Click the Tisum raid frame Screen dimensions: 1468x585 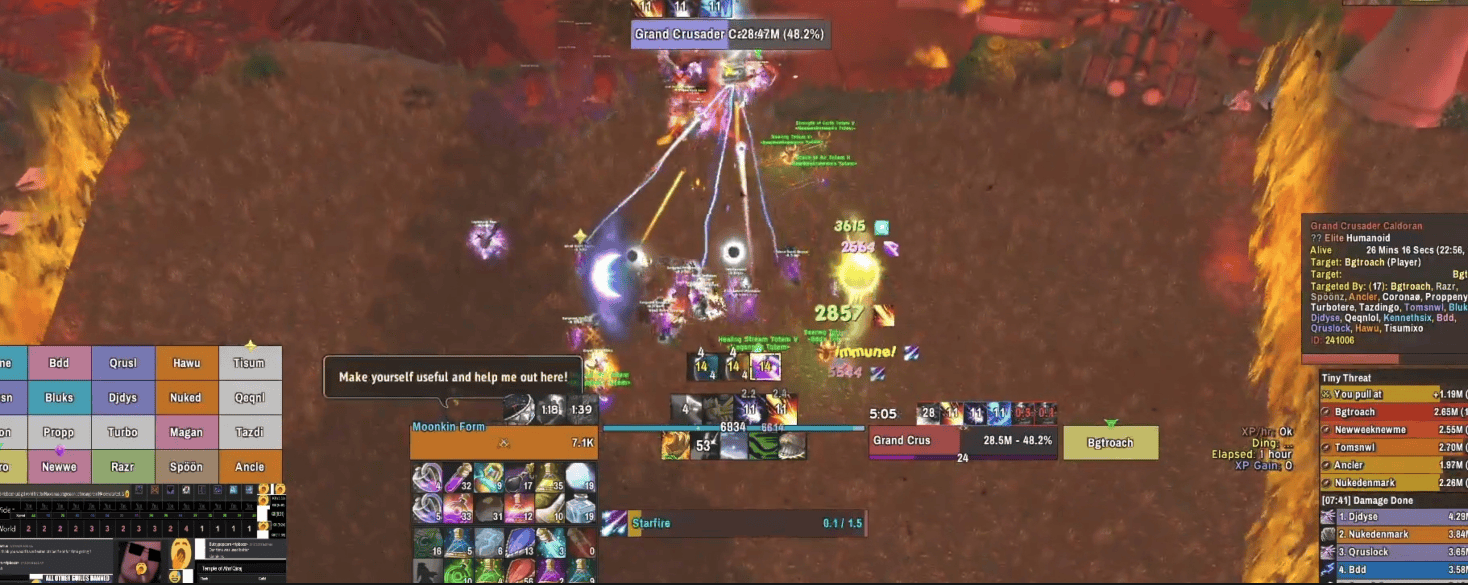[x=249, y=363]
